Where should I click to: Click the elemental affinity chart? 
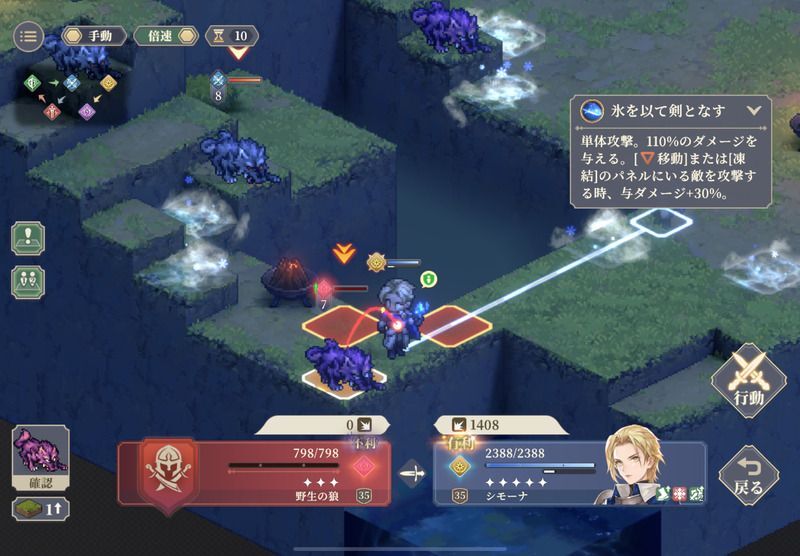click(64, 95)
